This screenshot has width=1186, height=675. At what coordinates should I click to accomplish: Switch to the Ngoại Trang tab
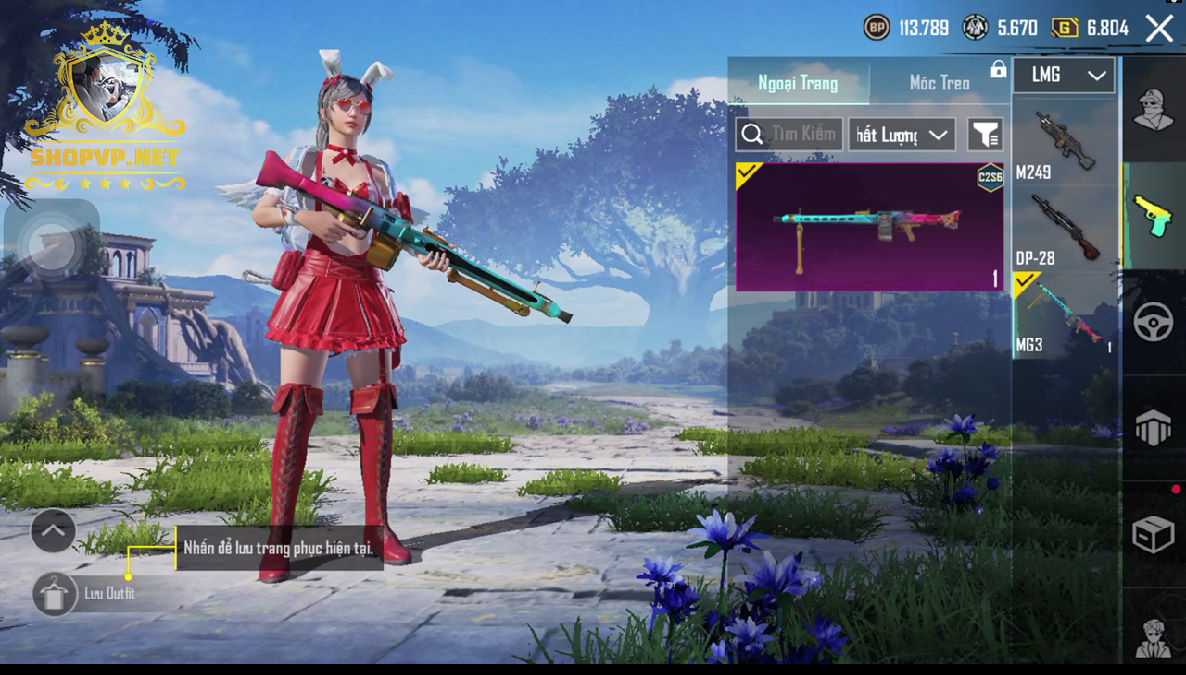click(798, 83)
